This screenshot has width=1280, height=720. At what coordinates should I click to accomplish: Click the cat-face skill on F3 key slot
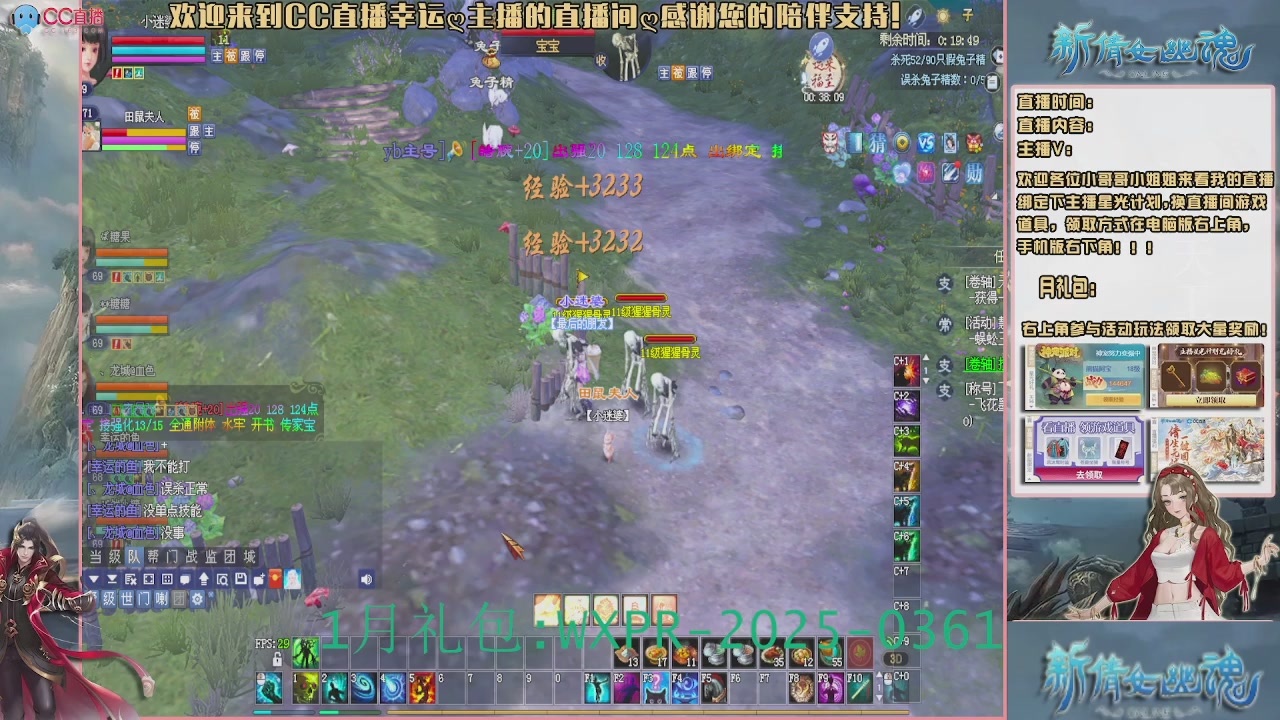(656, 688)
